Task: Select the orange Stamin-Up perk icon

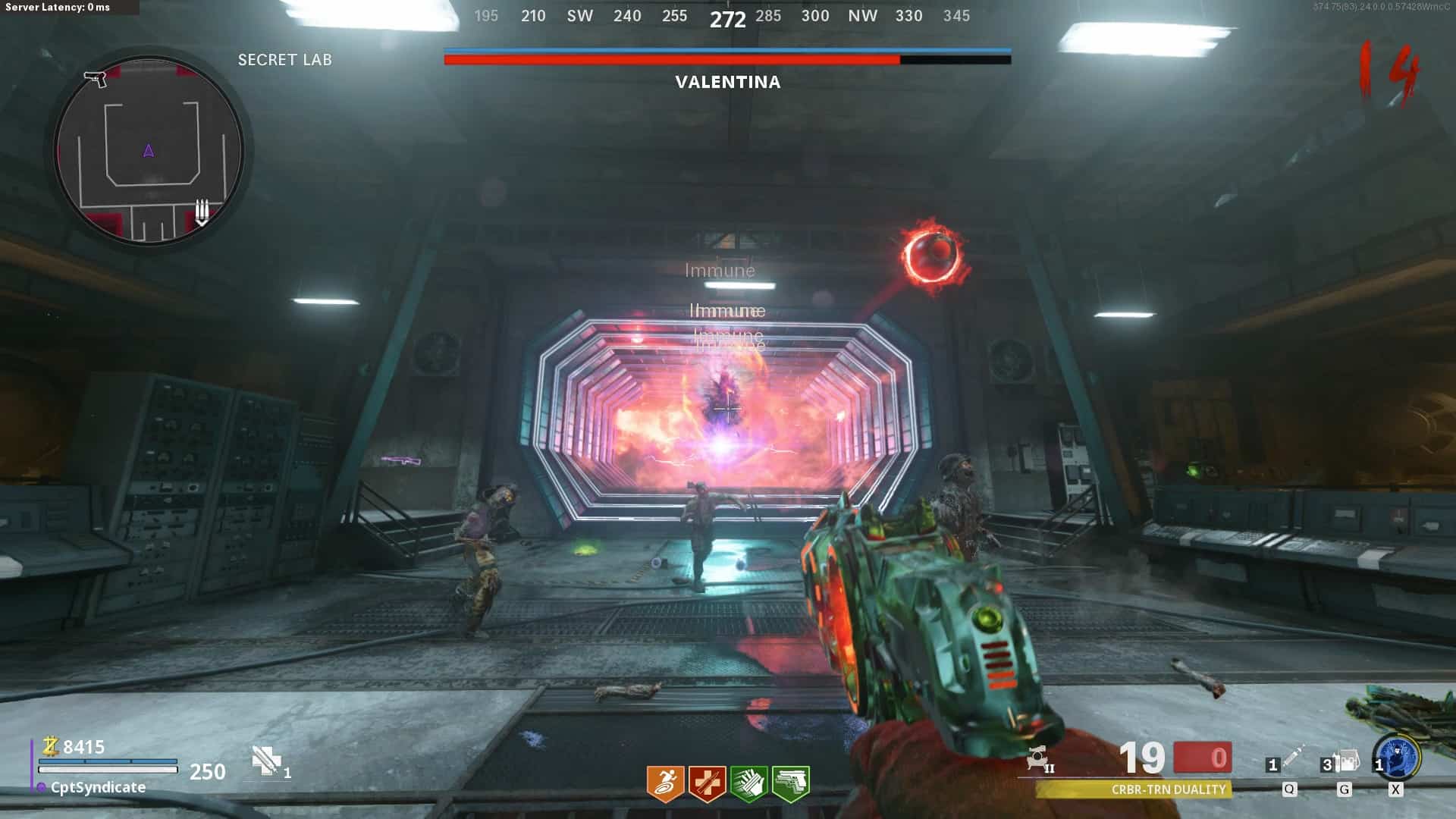Action: [x=665, y=783]
